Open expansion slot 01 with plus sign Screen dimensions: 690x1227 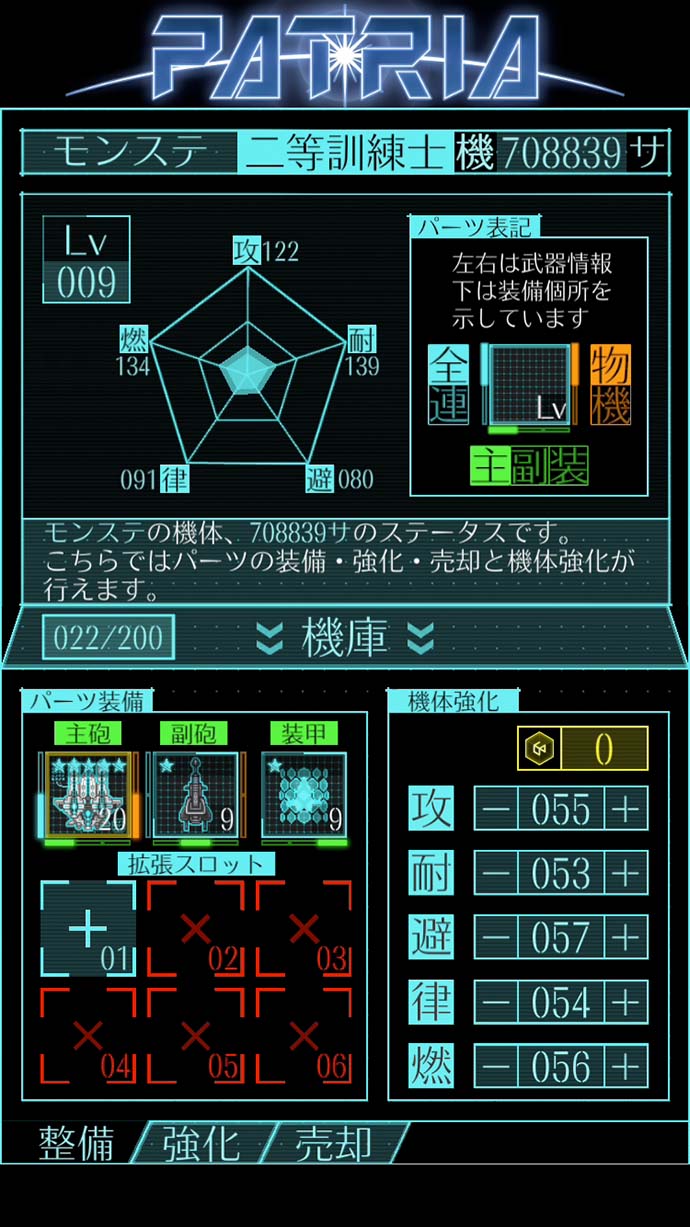[88, 929]
